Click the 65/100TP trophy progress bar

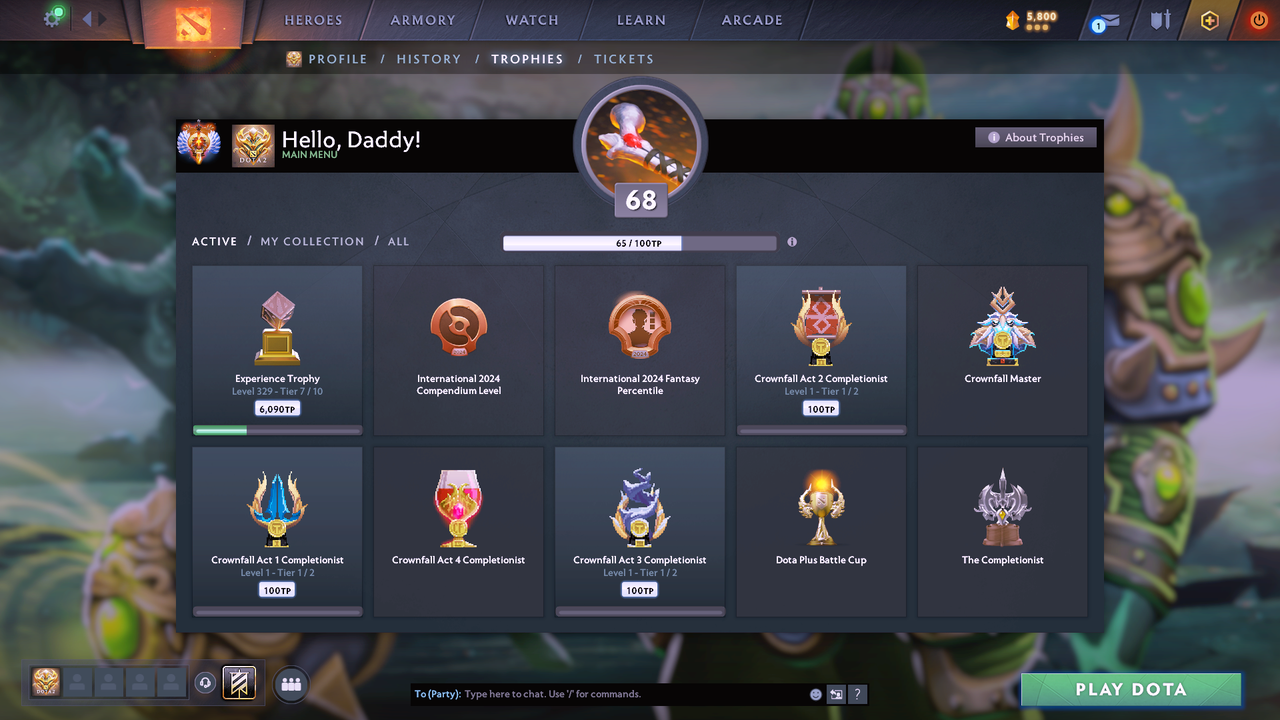pos(640,242)
